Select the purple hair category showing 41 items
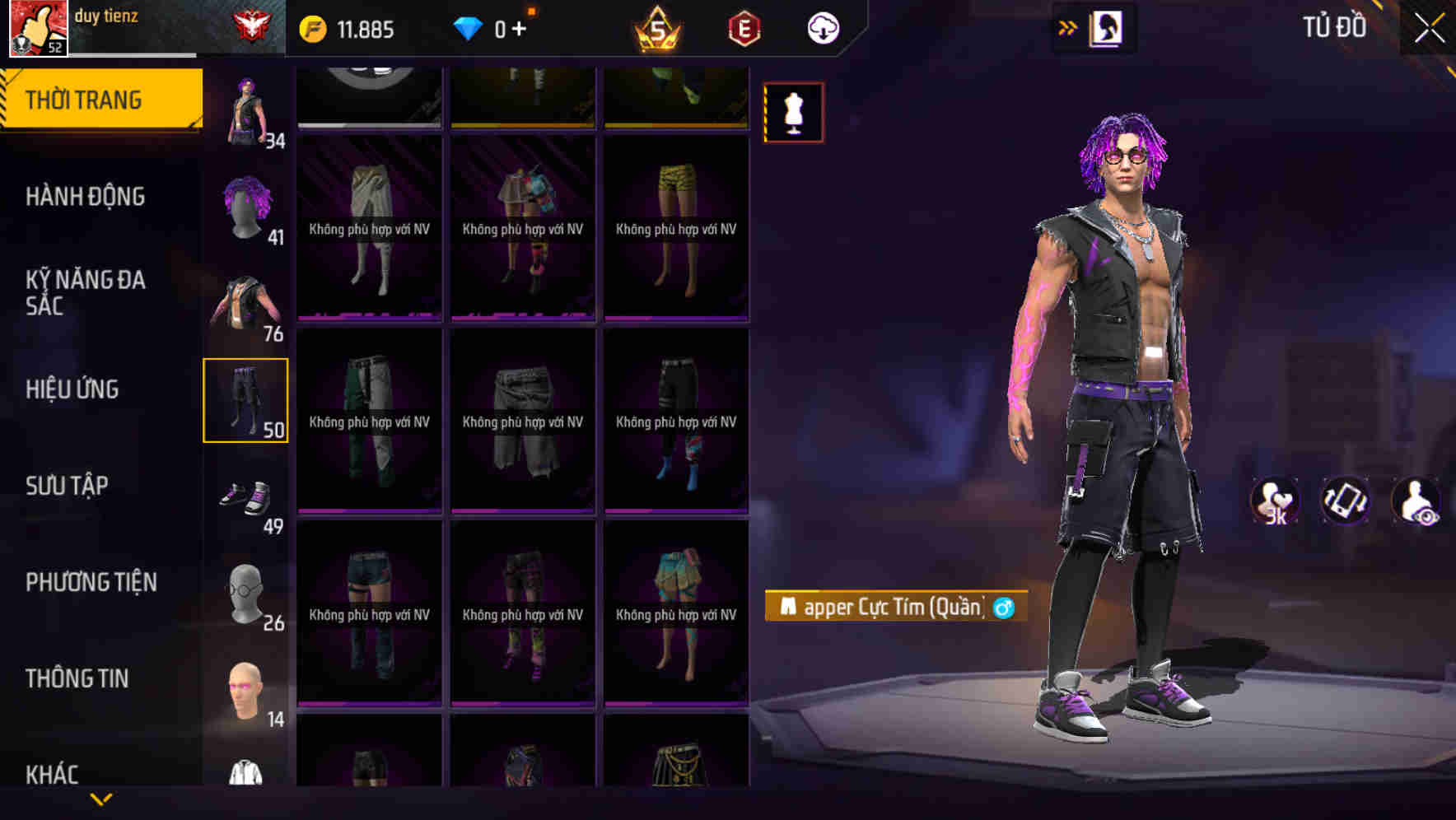 244,206
